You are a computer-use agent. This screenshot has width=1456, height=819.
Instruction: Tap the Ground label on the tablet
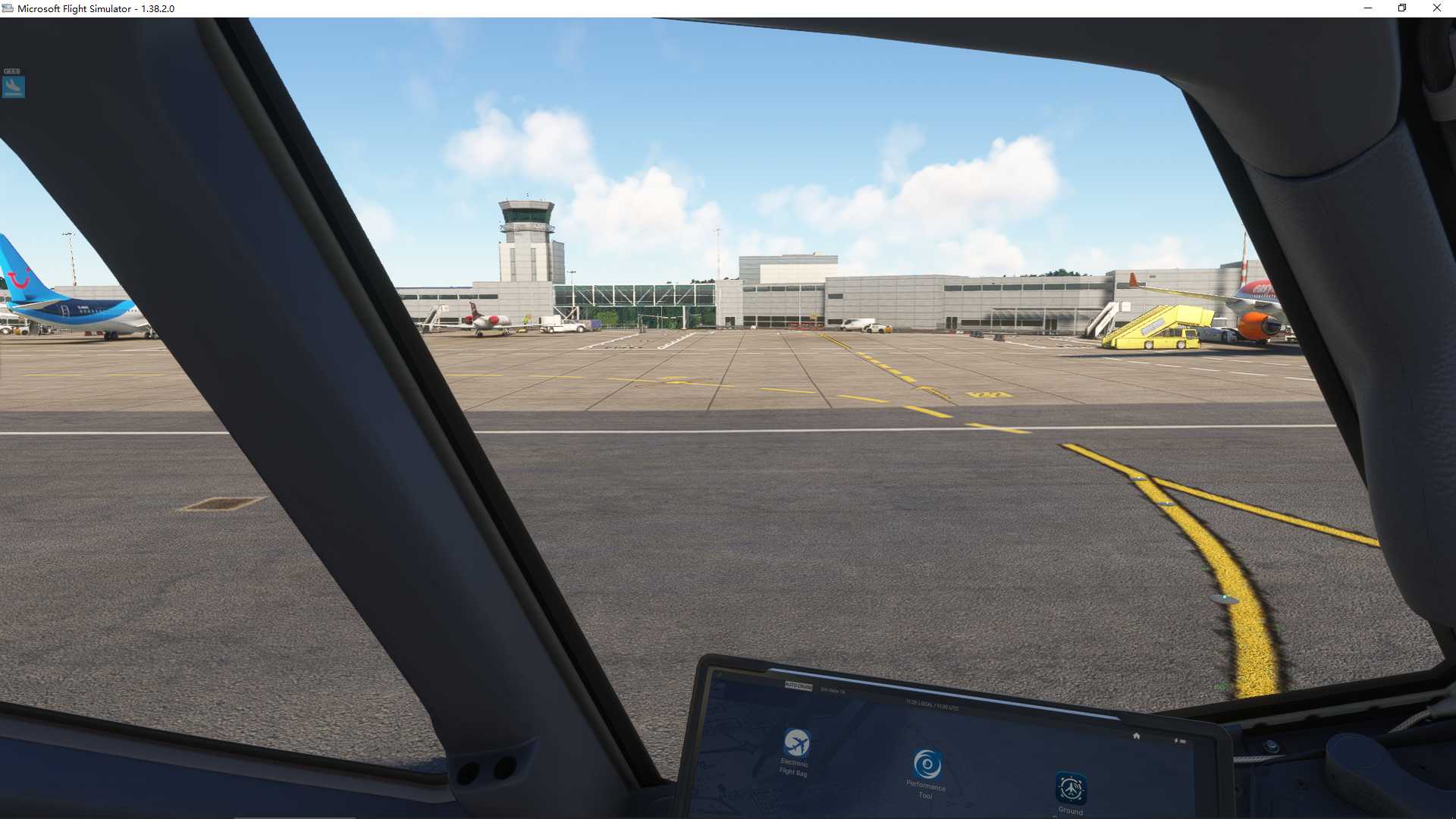click(1071, 810)
